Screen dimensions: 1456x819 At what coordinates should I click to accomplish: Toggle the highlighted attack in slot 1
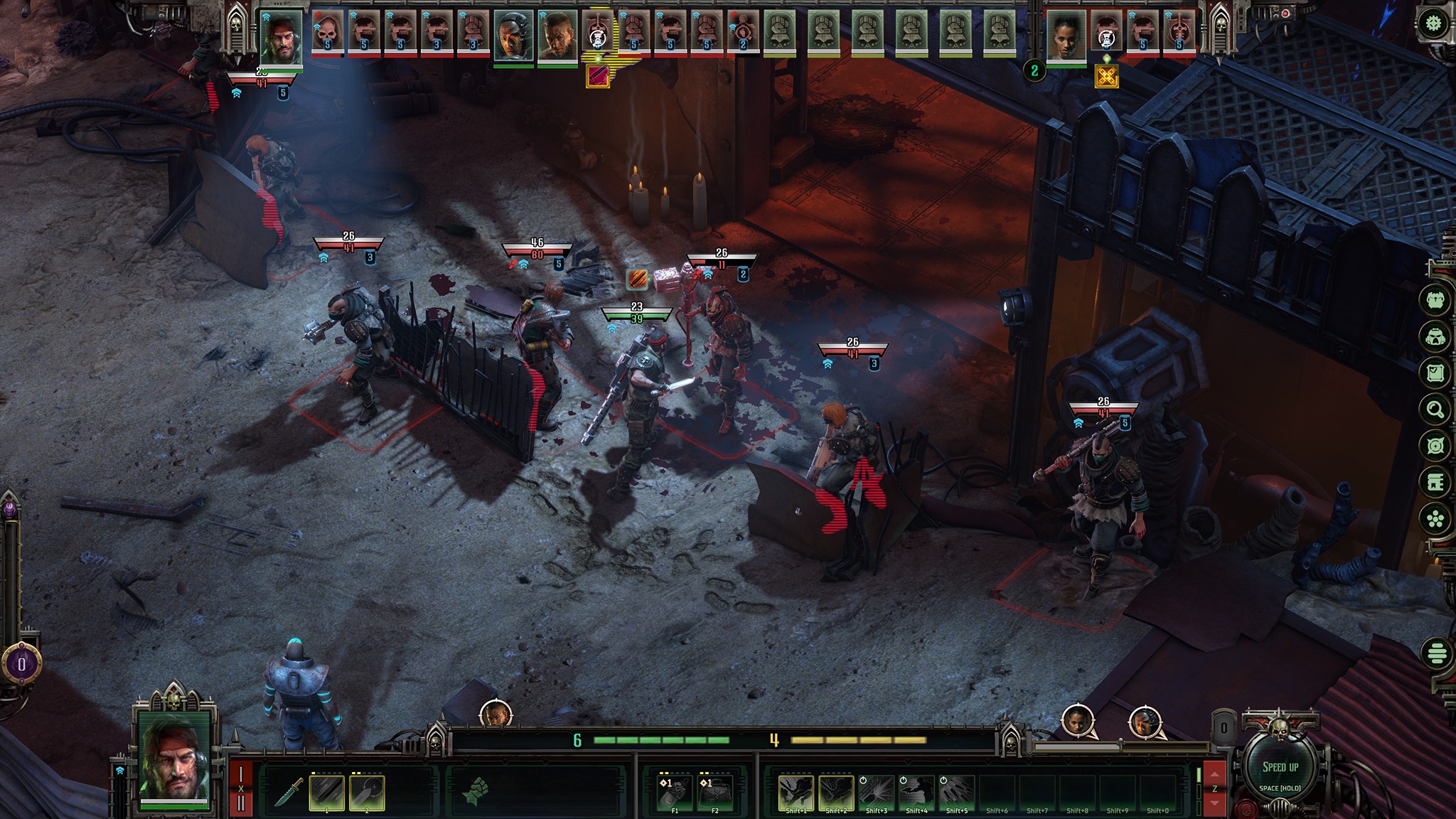(x=326, y=791)
